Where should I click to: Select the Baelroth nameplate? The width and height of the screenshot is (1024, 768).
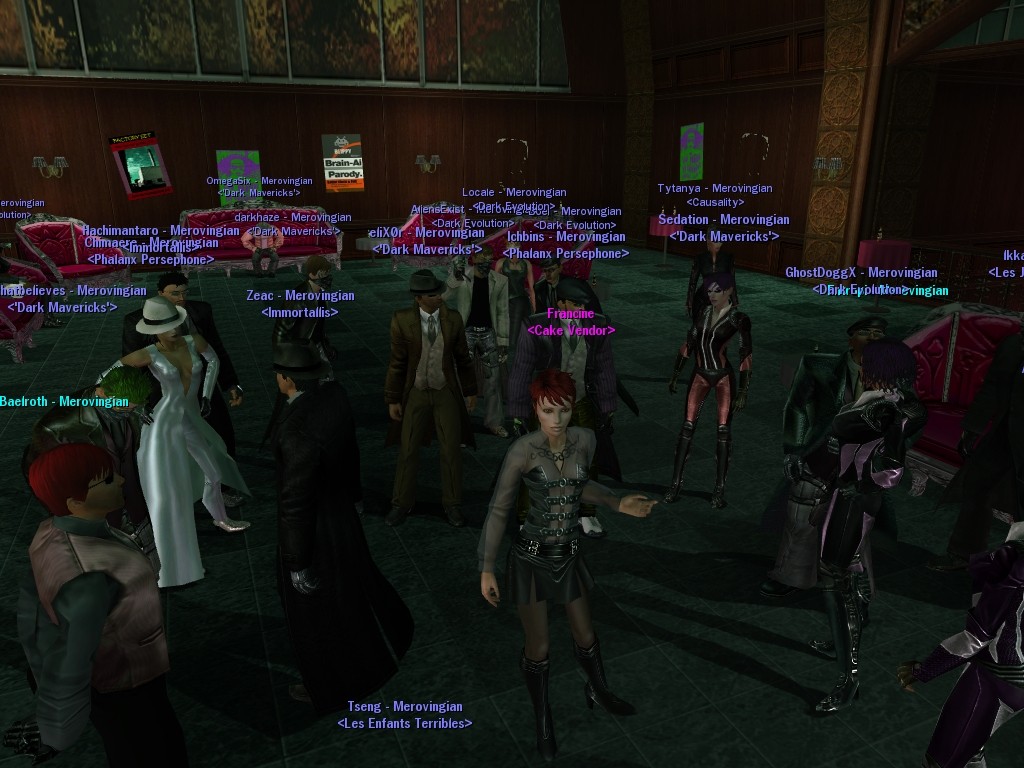click(x=64, y=402)
